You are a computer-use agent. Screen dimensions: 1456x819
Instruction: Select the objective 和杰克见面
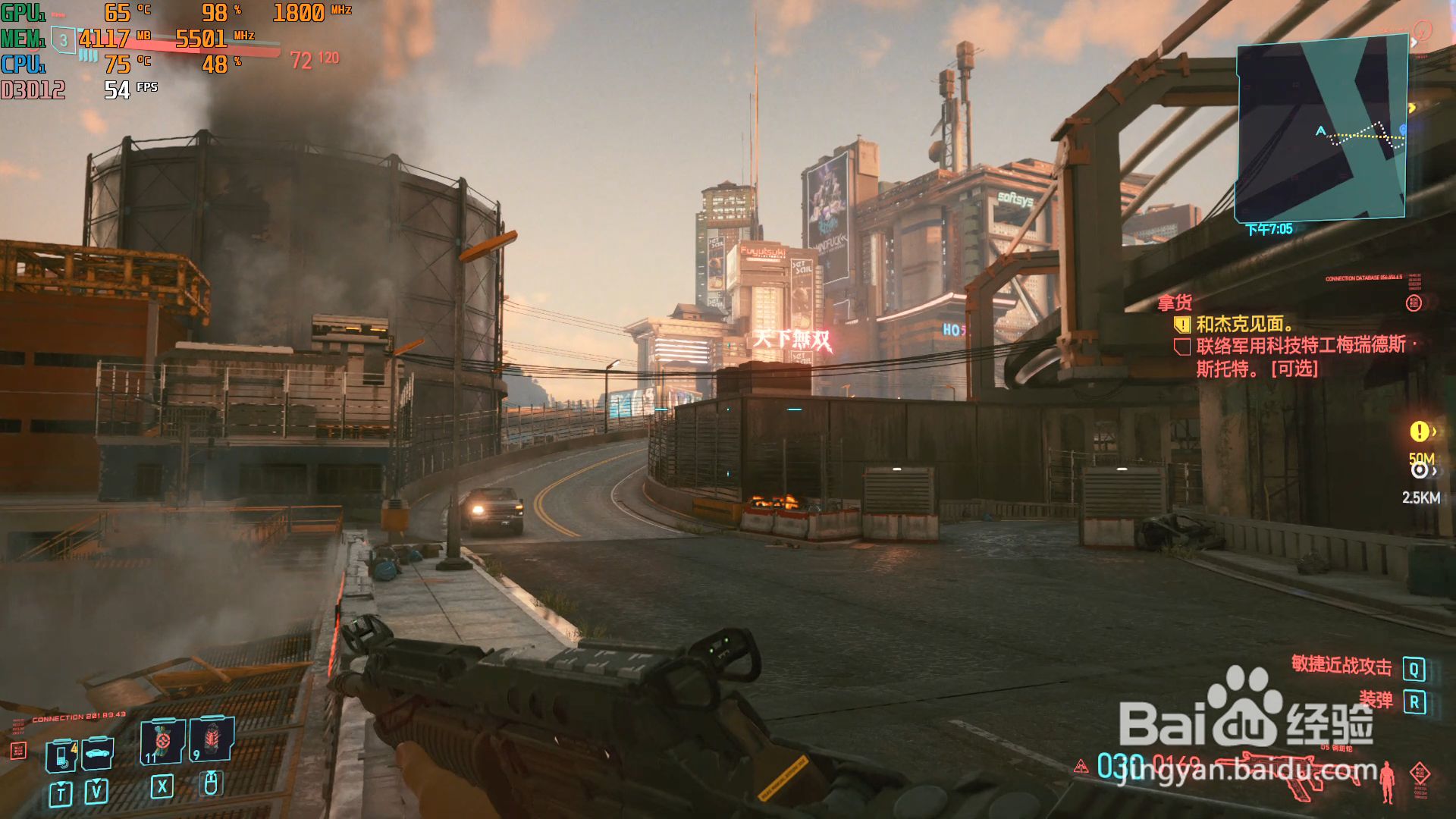1244,325
